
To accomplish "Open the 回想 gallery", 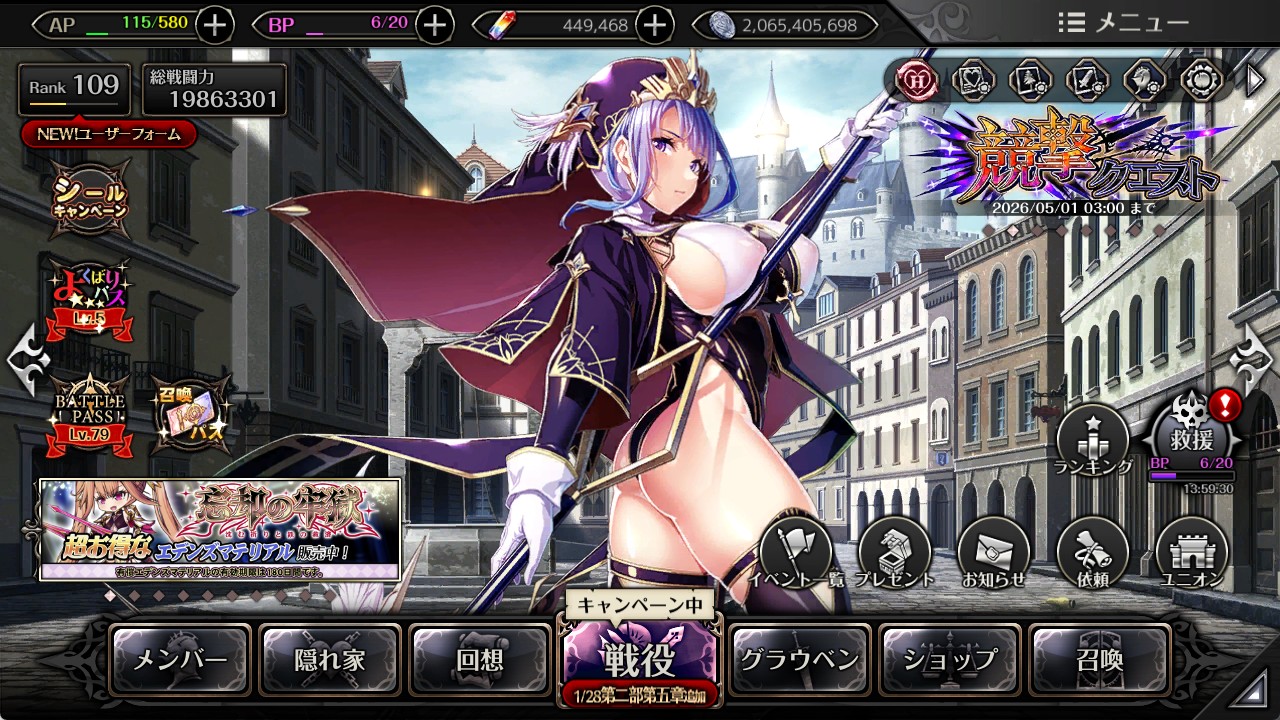I will pos(480,660).
